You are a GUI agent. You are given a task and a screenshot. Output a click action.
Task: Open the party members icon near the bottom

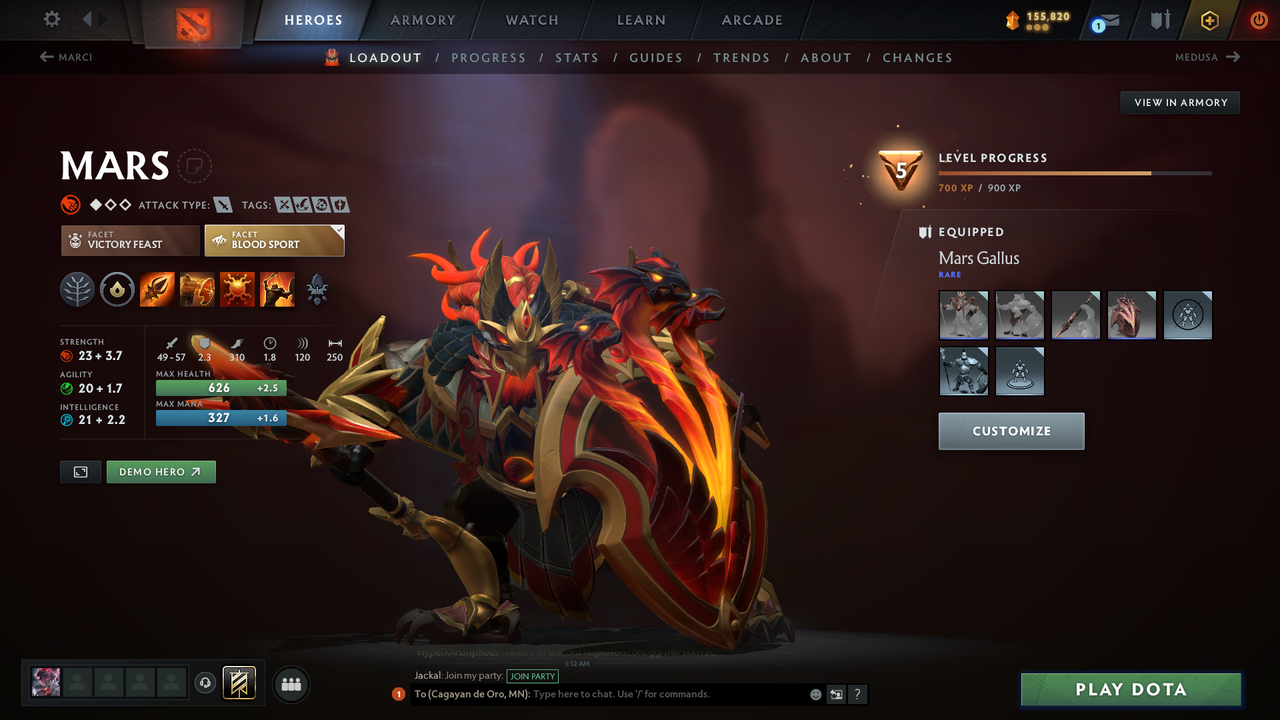[x=290, y=684]
